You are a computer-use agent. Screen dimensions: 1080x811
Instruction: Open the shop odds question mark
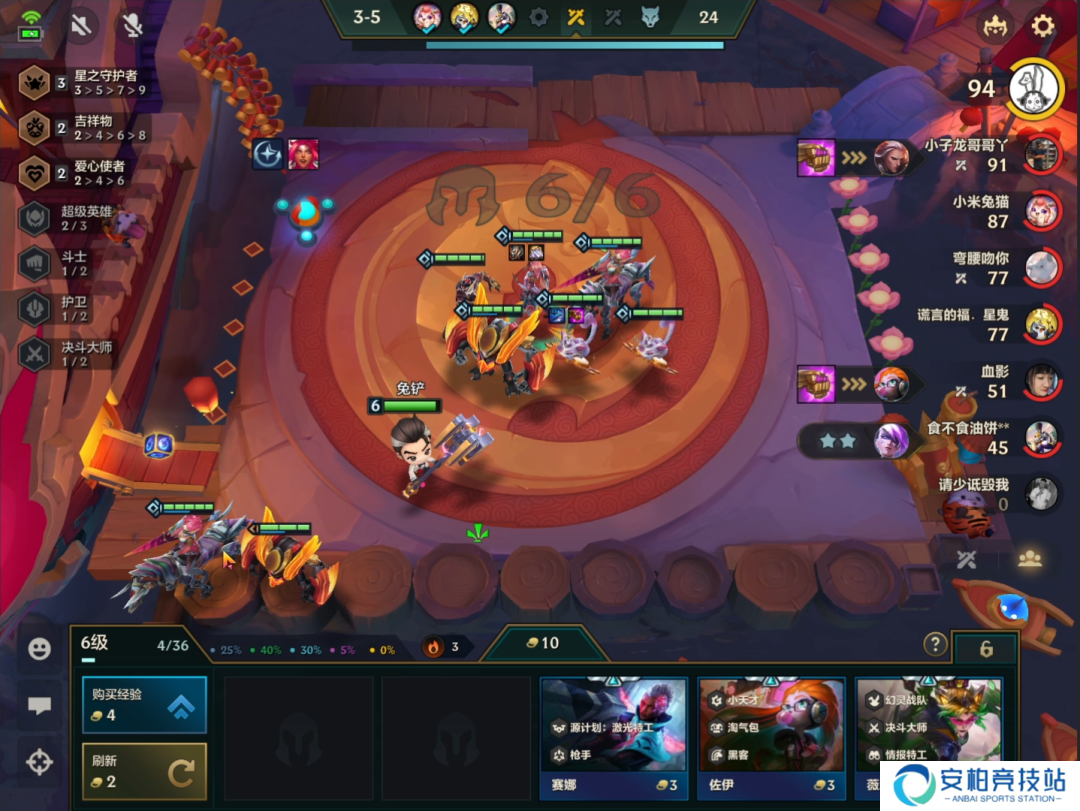(935, 644)
